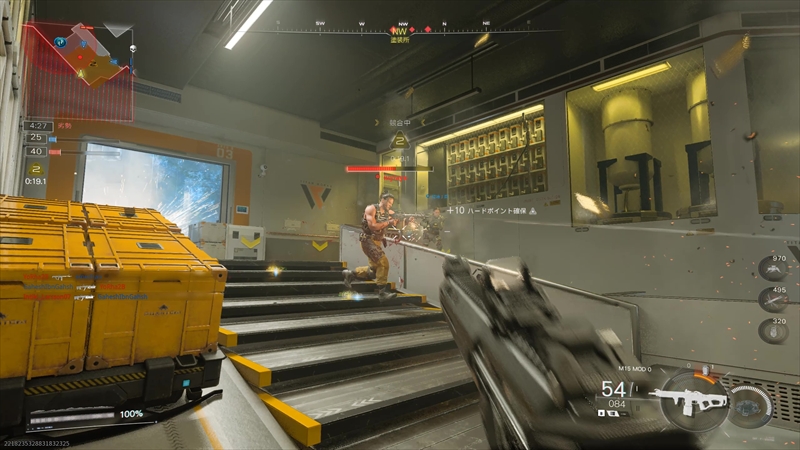Select the M15 MOD 0 weapon icon

(x=688, y=399)
